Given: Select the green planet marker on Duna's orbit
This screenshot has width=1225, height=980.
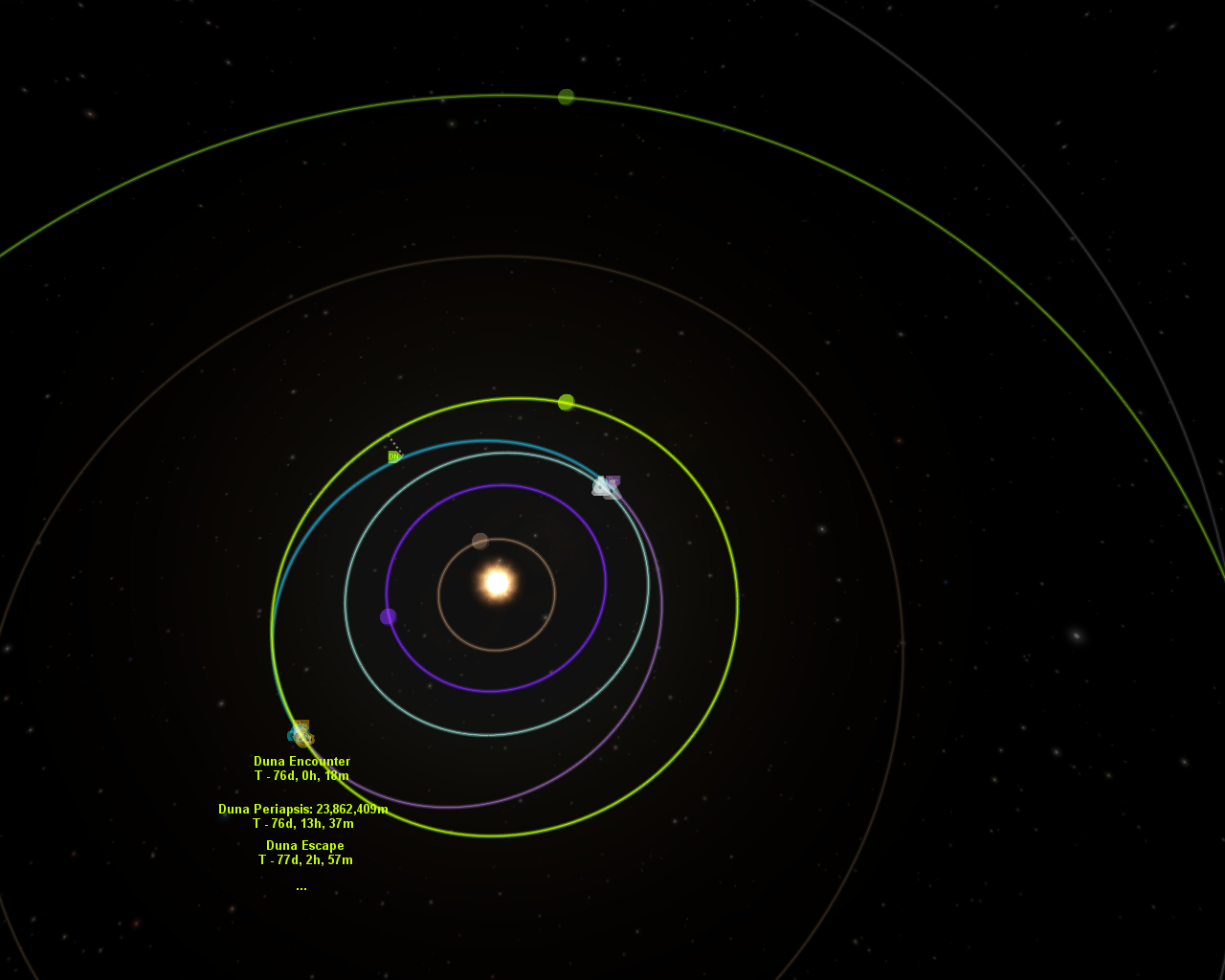Looking at the screenshot, I should point(566,402).
